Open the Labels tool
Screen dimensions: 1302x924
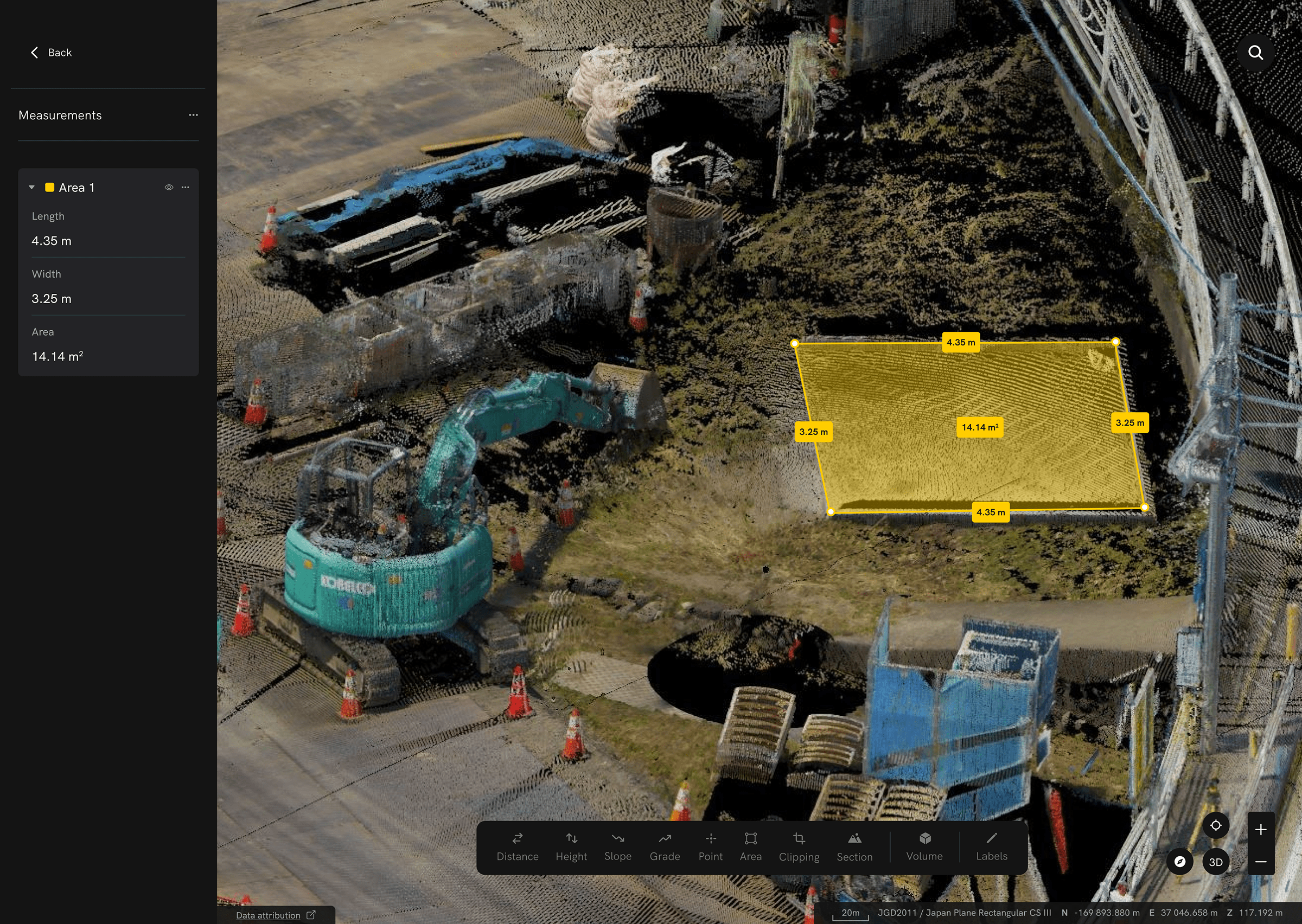tap(991, 846)
